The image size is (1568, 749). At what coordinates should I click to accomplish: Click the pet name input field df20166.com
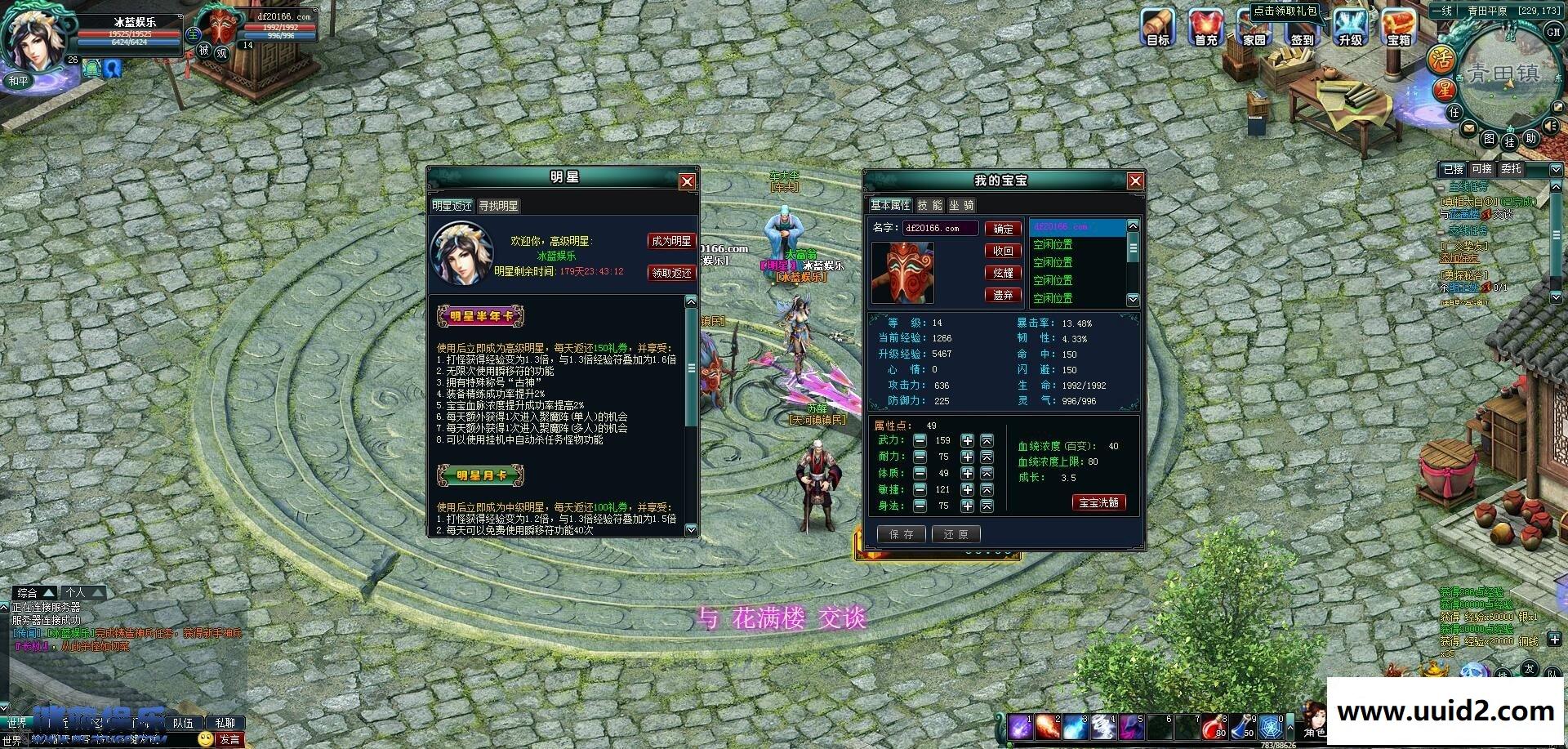[x=939, y=228]
